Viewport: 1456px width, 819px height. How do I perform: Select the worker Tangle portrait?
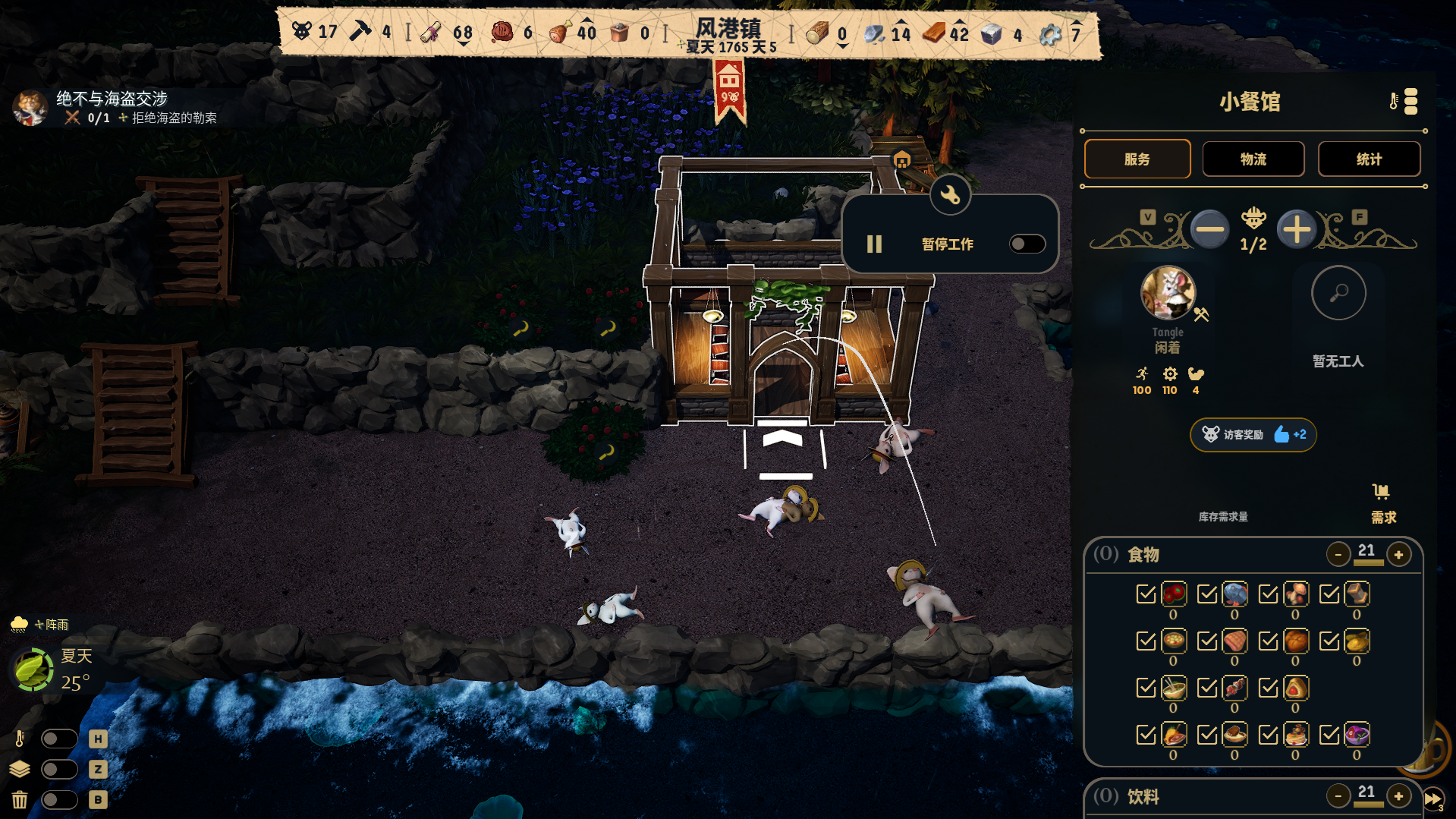click(x=1168, y=293)
